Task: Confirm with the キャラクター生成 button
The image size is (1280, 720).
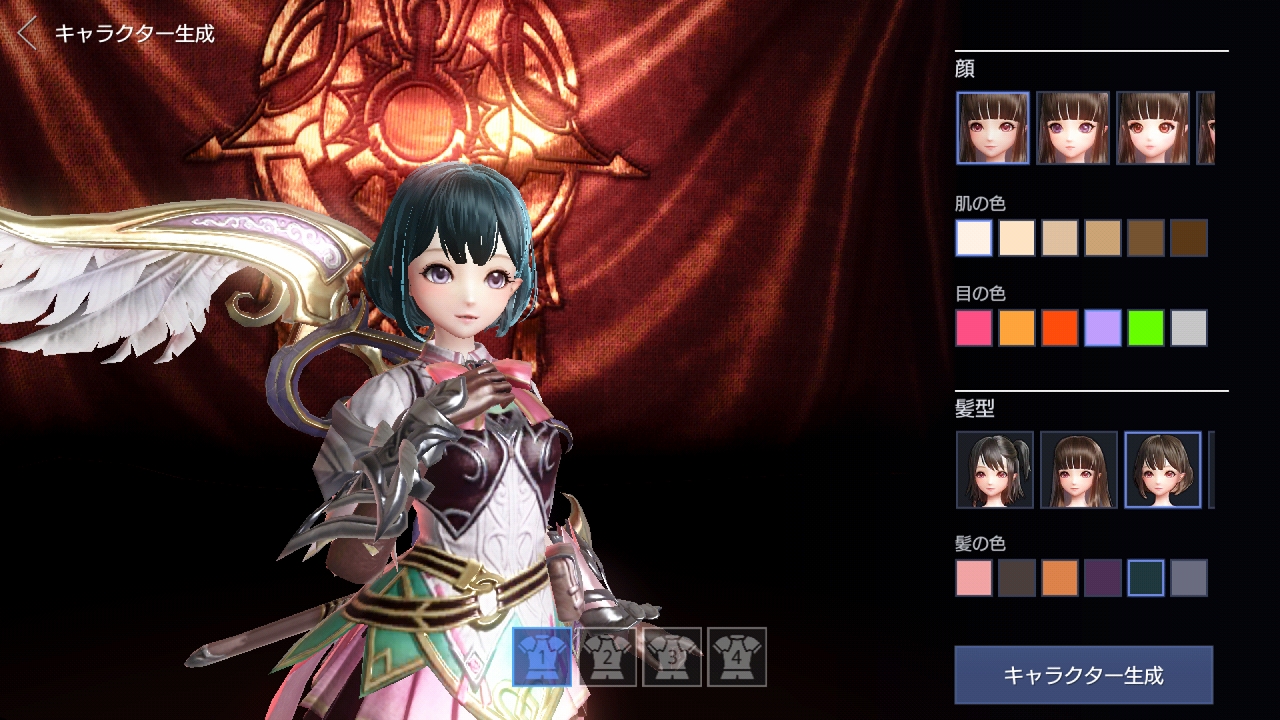Action: [1083, 675]
